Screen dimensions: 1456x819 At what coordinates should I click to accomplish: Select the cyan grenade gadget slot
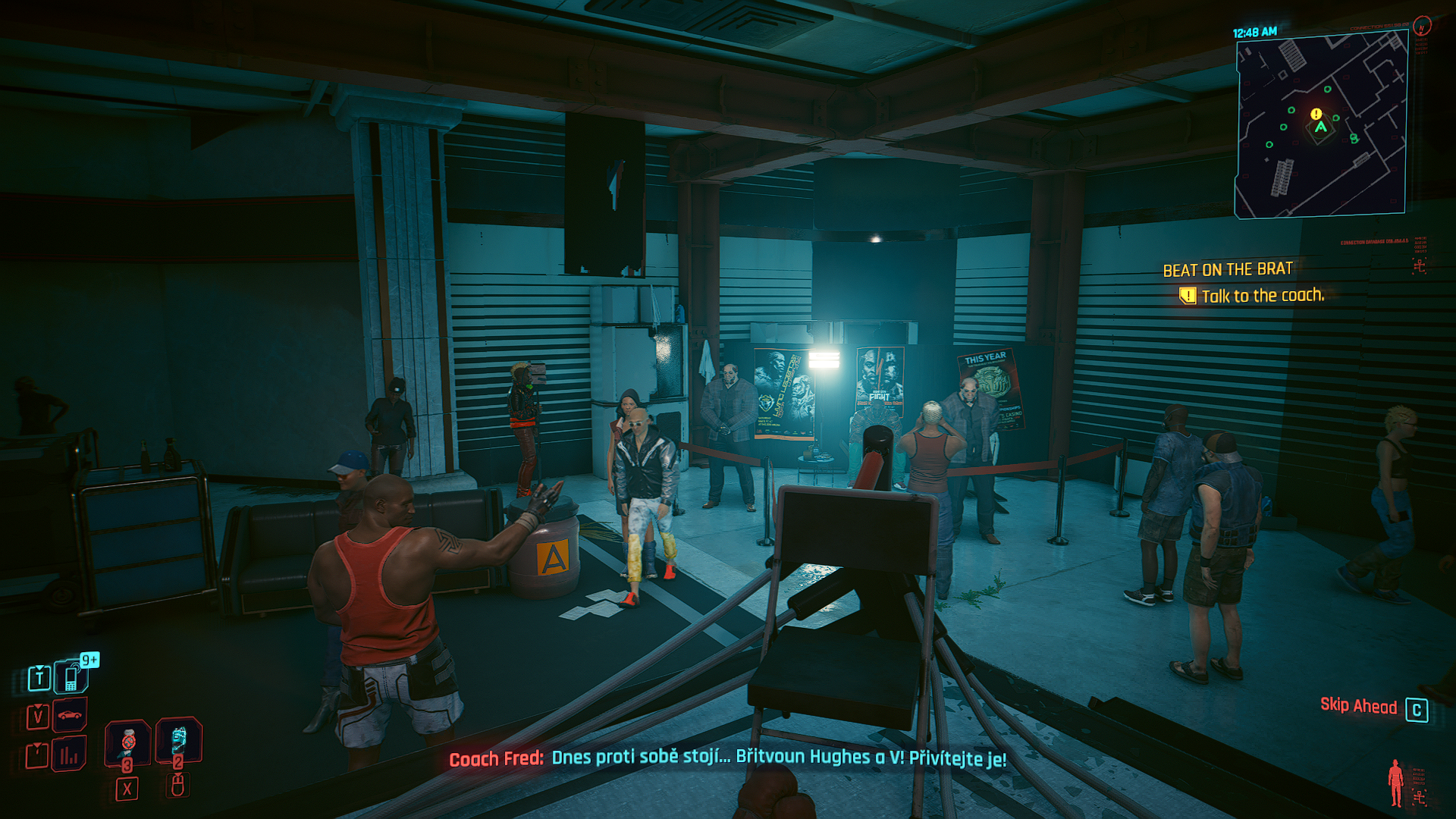click(178, 739)
